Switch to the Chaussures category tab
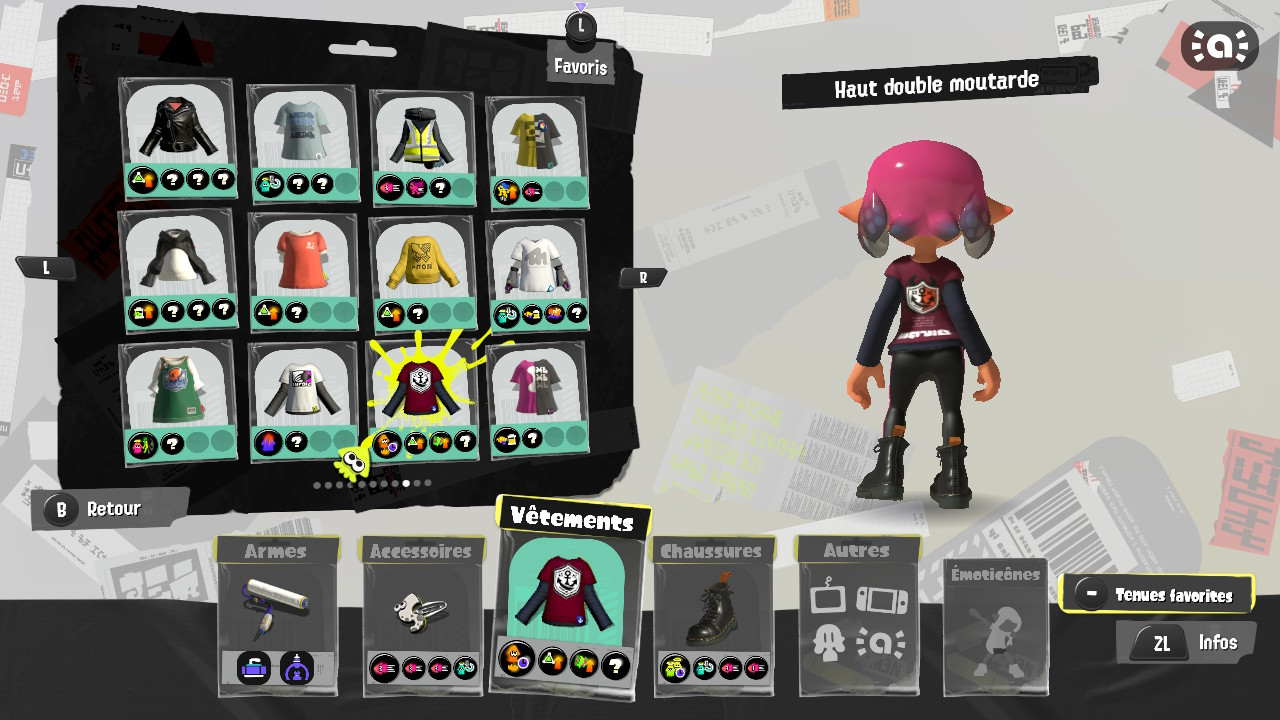Viewport: 1280px width, 720px height. pos(711,550)
